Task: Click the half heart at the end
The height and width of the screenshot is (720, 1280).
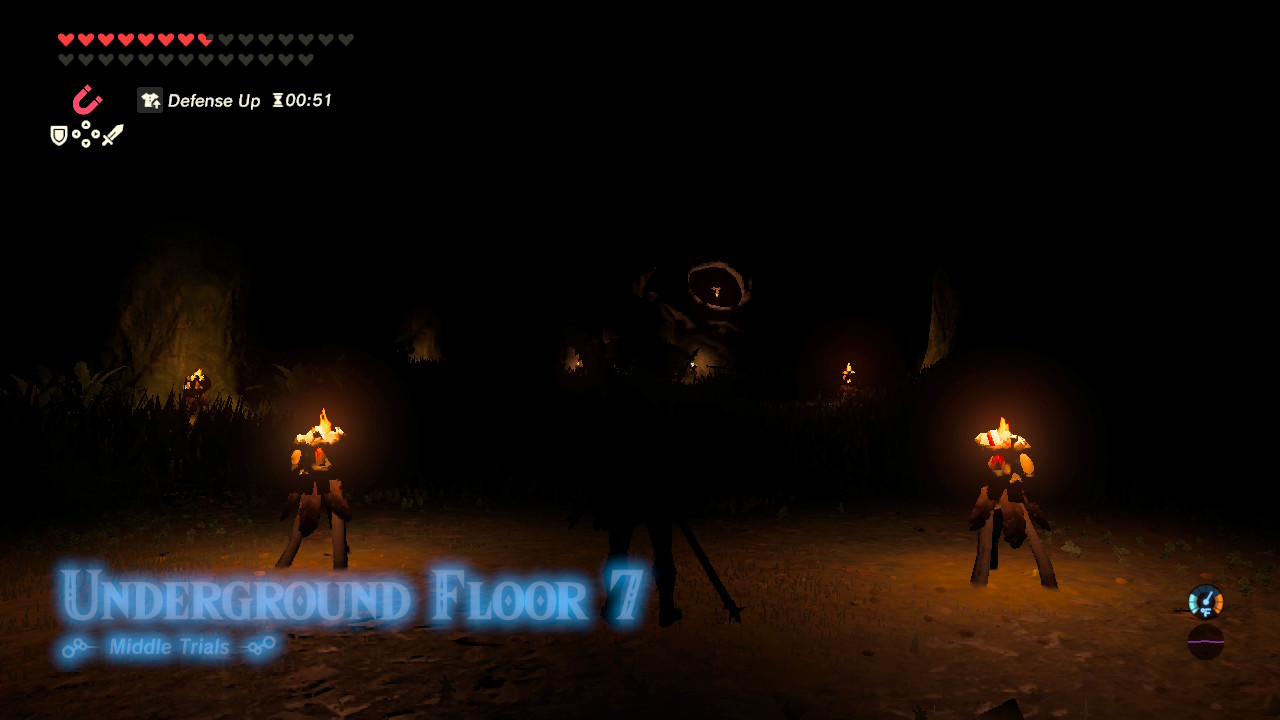Action: (204, 40)
